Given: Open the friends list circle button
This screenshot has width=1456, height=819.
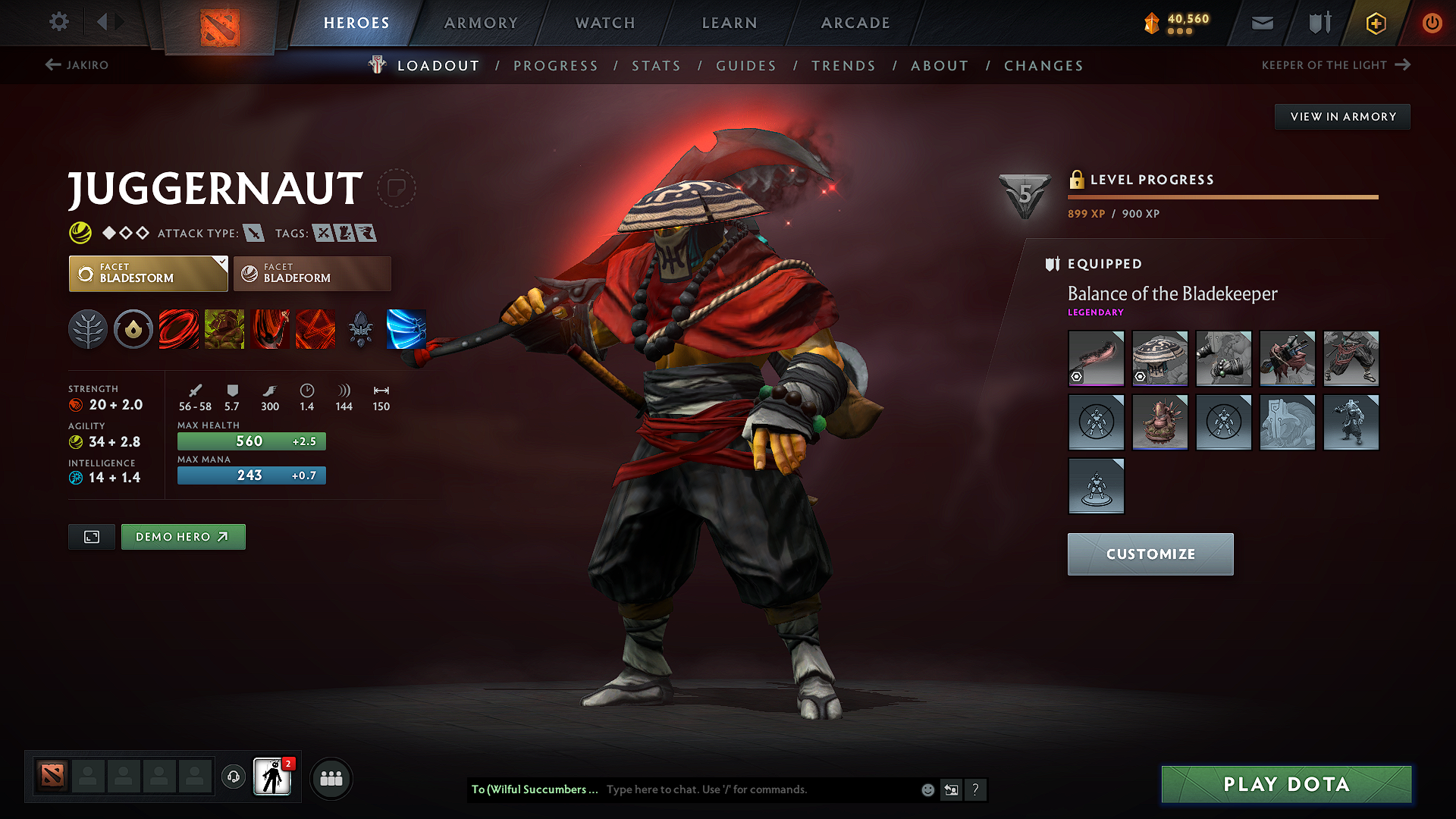Looking at the screenshot, I should 330,777.
